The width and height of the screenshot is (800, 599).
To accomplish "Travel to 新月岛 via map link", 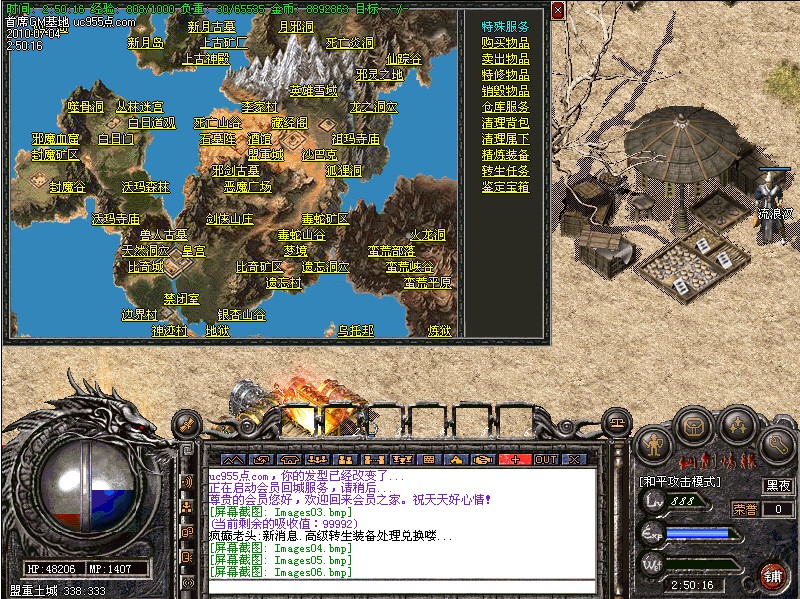I will [x=146, y=43].
